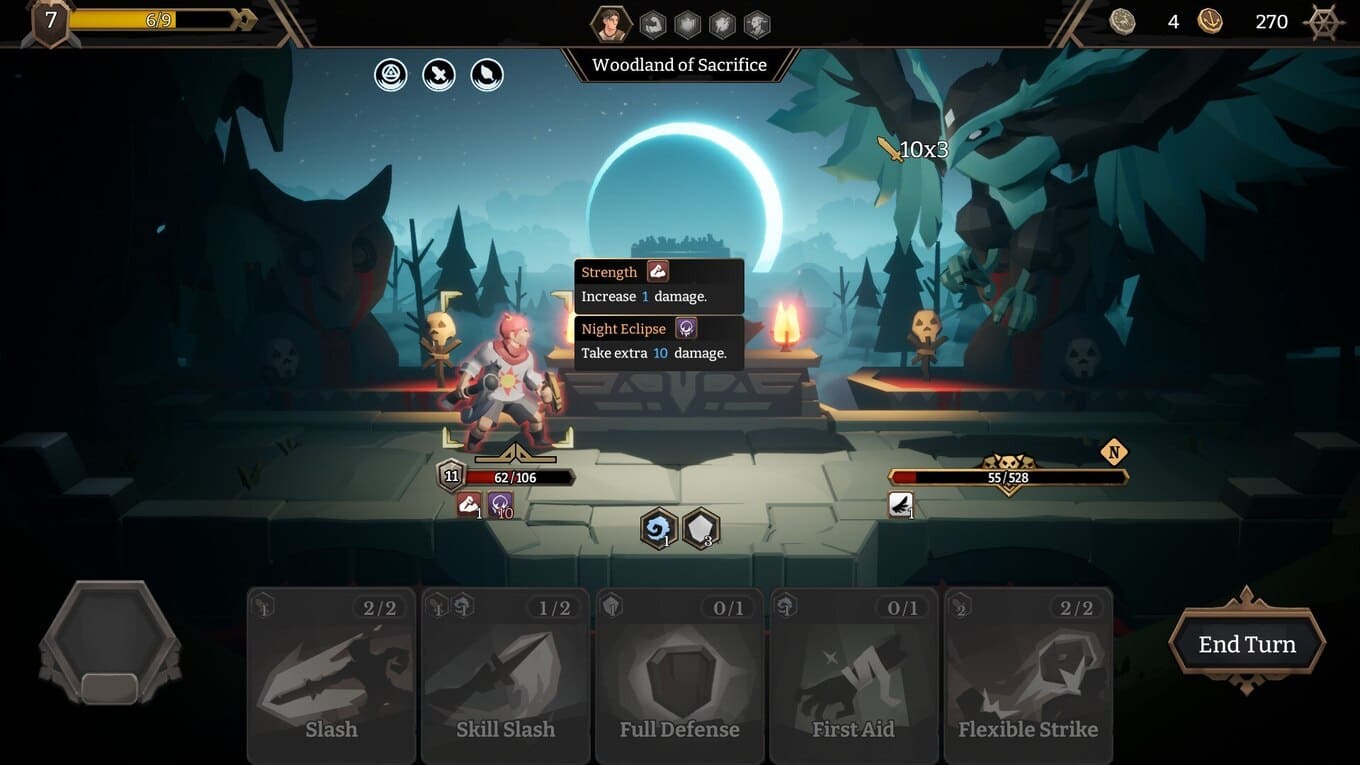Image resolution: width=1360 pixels, height=765 pixels.
Task: Play the Slash card
Action: pyautogui.click(x=331, y=676)
